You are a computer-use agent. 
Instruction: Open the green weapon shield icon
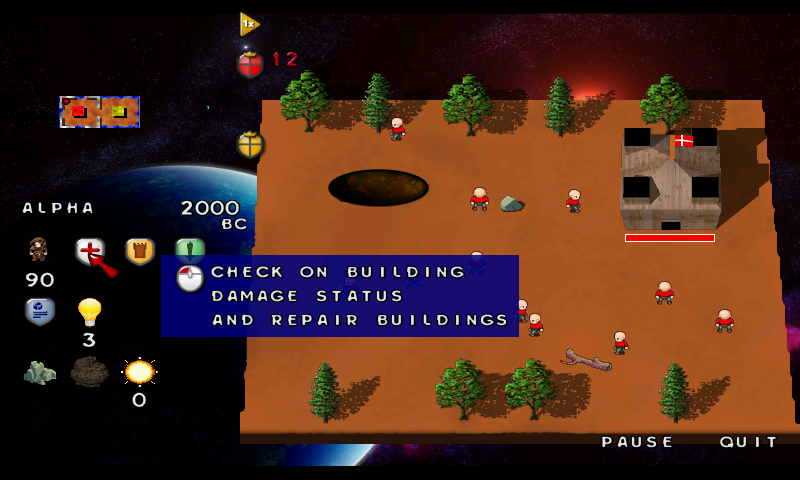(190, 249)
